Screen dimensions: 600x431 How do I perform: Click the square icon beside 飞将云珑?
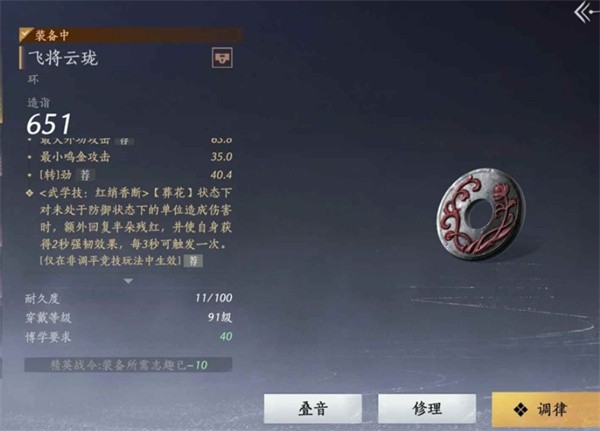pos(222,59)
